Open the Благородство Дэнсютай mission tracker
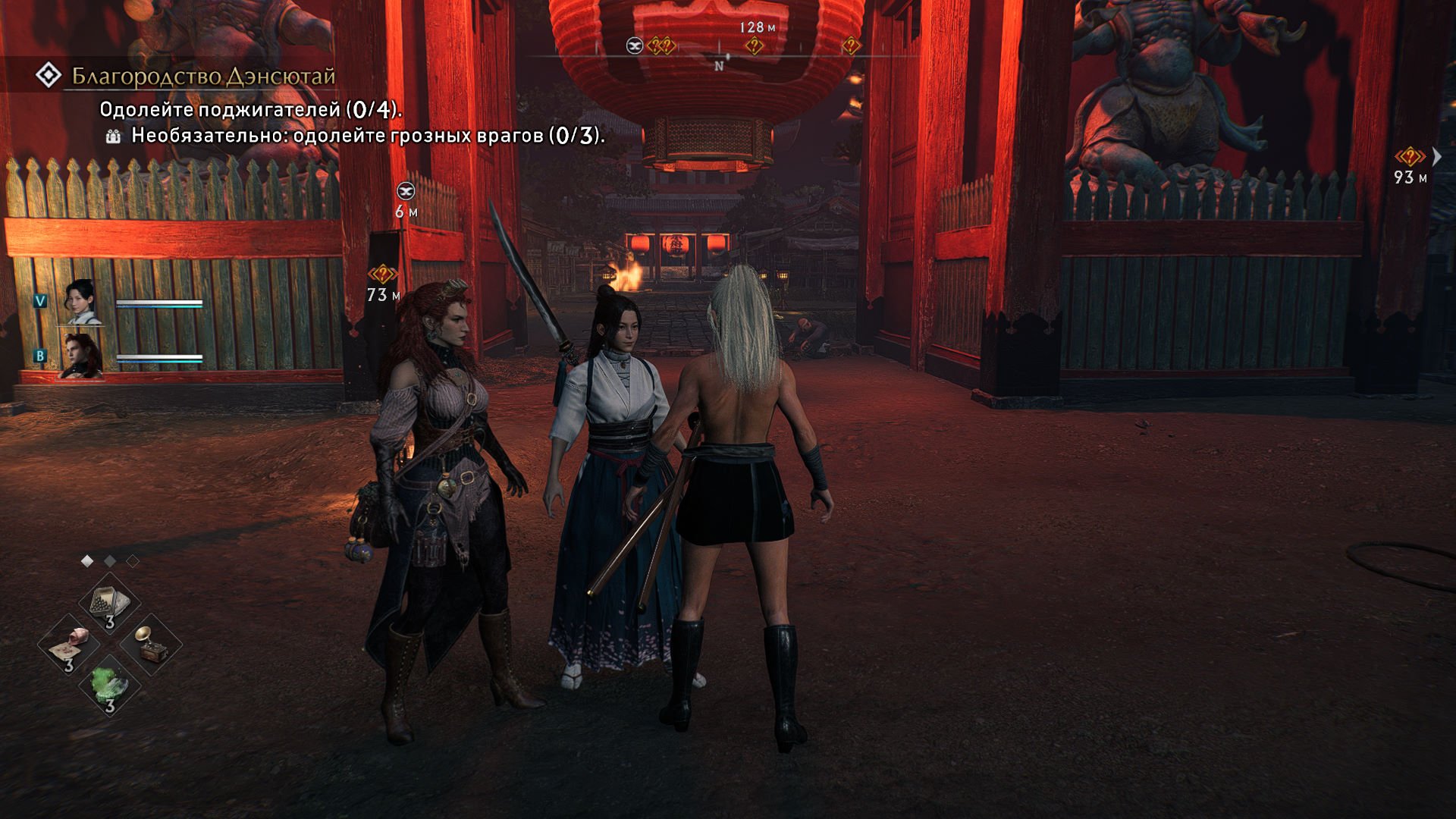 point(202,77)
